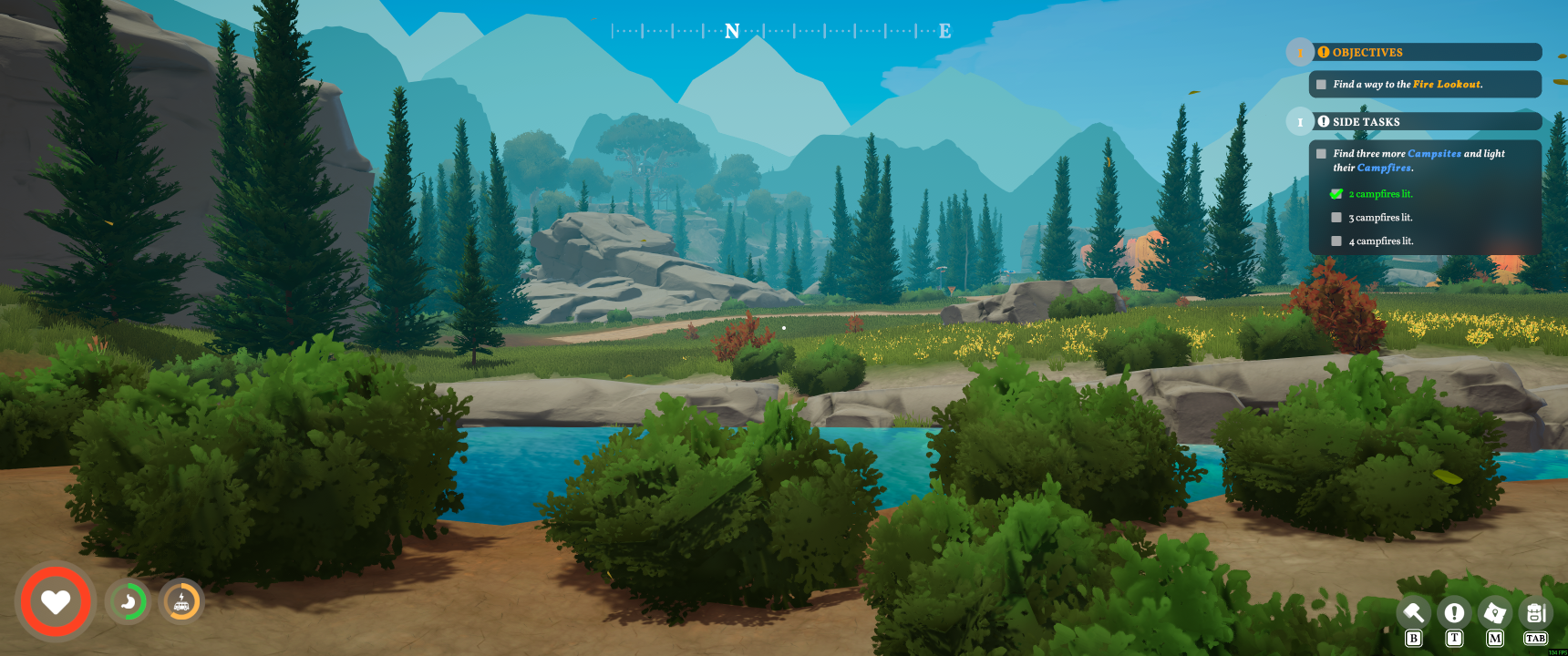1568x656 pixels.
Task: Open the Tasks exclamation icon
Action: (1455, 612)
